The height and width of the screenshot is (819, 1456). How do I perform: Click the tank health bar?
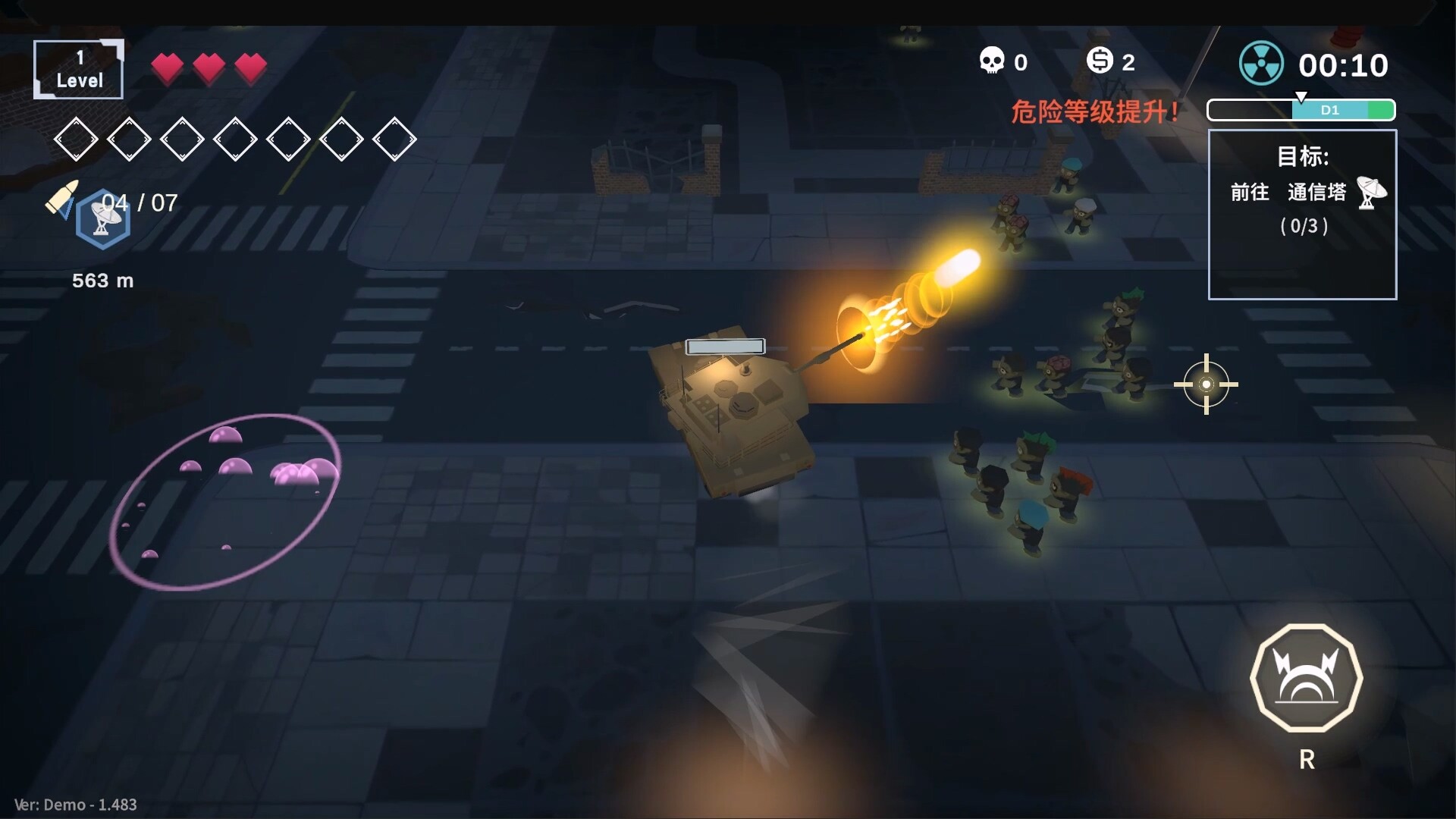725,347
